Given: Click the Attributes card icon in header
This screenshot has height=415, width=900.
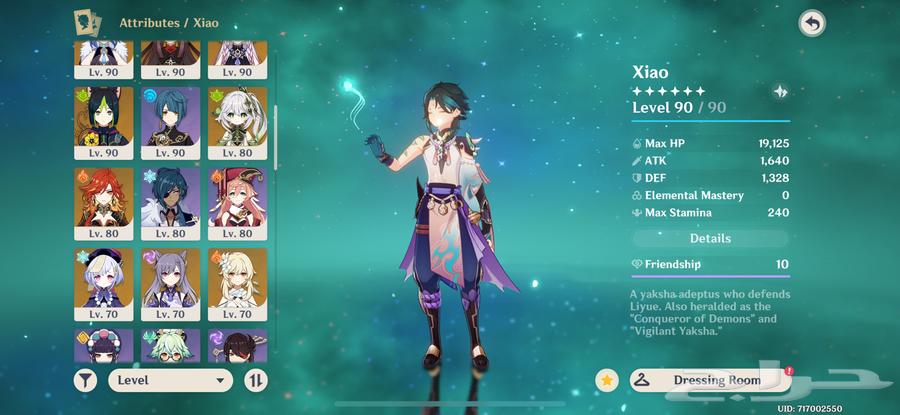Looking at the screenshot, I should (88, 21).
